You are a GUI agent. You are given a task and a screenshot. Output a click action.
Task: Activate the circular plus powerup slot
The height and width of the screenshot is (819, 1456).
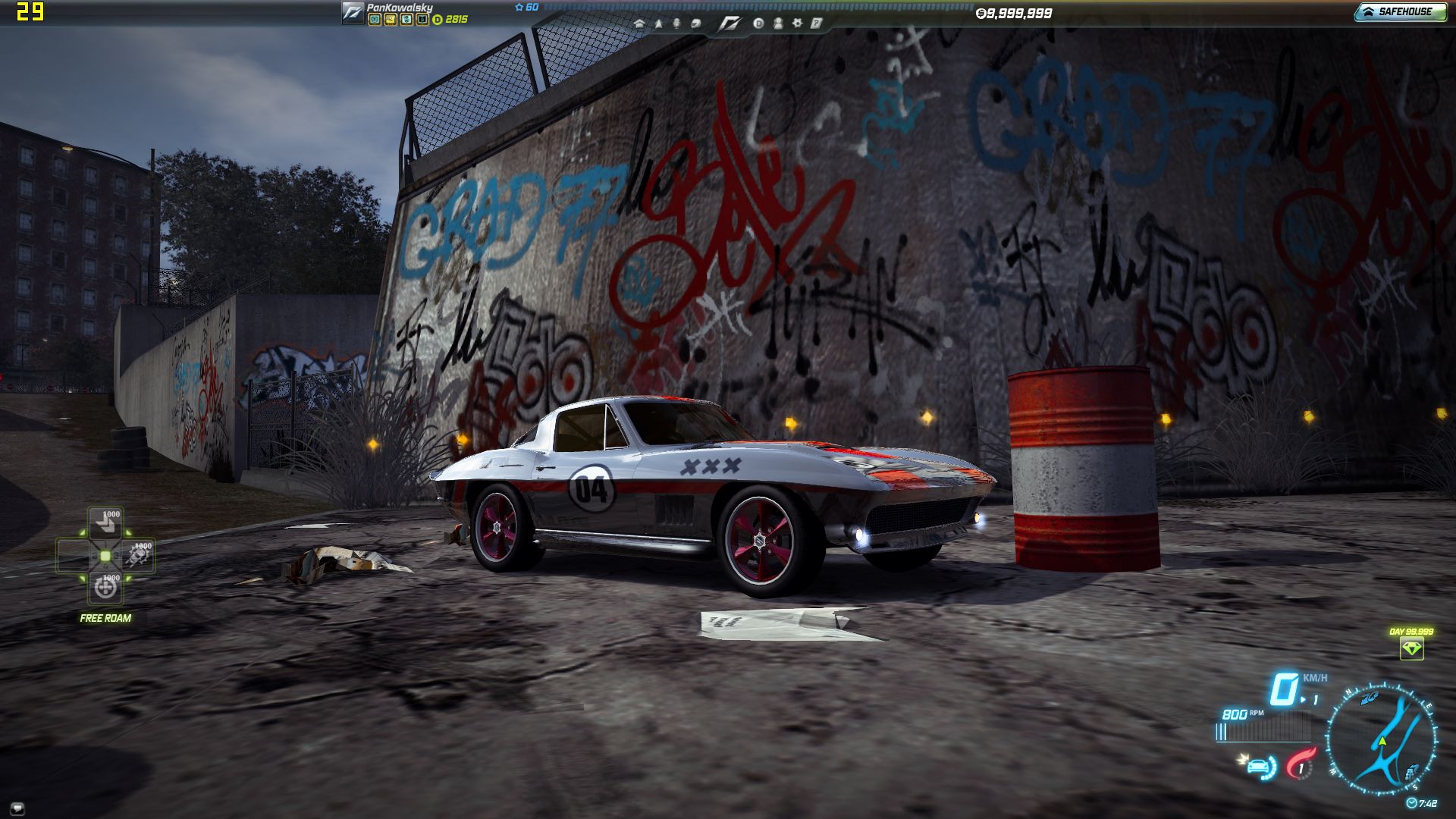coord(105,588)
